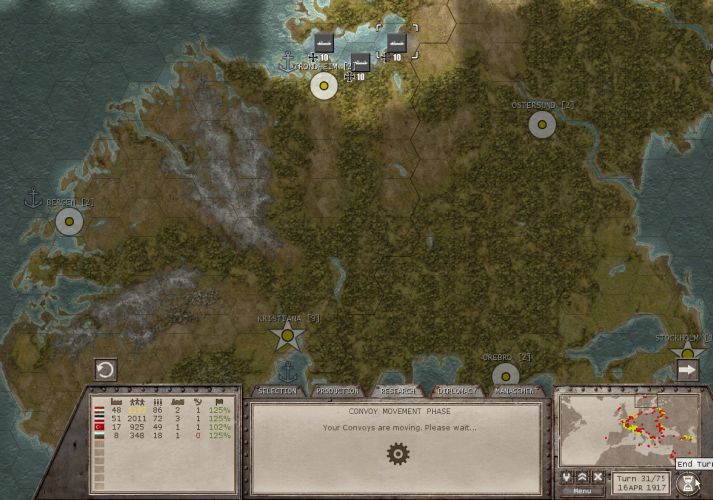Image resolution: width=713 pixels, height=500 pixels.
Task: Select the bracketed warship unit
Action: point(397,43)
